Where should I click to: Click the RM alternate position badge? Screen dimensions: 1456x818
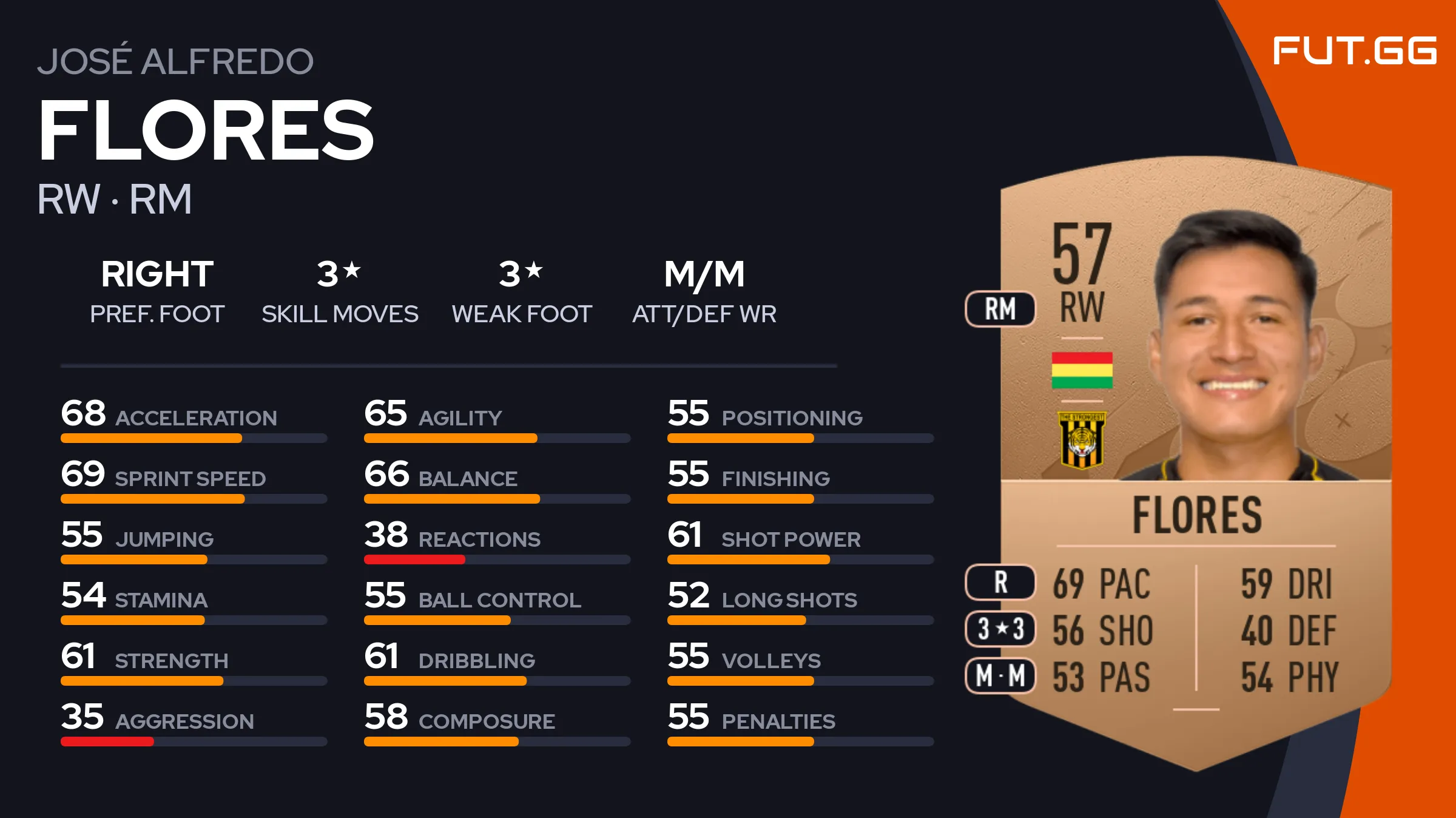tap(1000, 309)
